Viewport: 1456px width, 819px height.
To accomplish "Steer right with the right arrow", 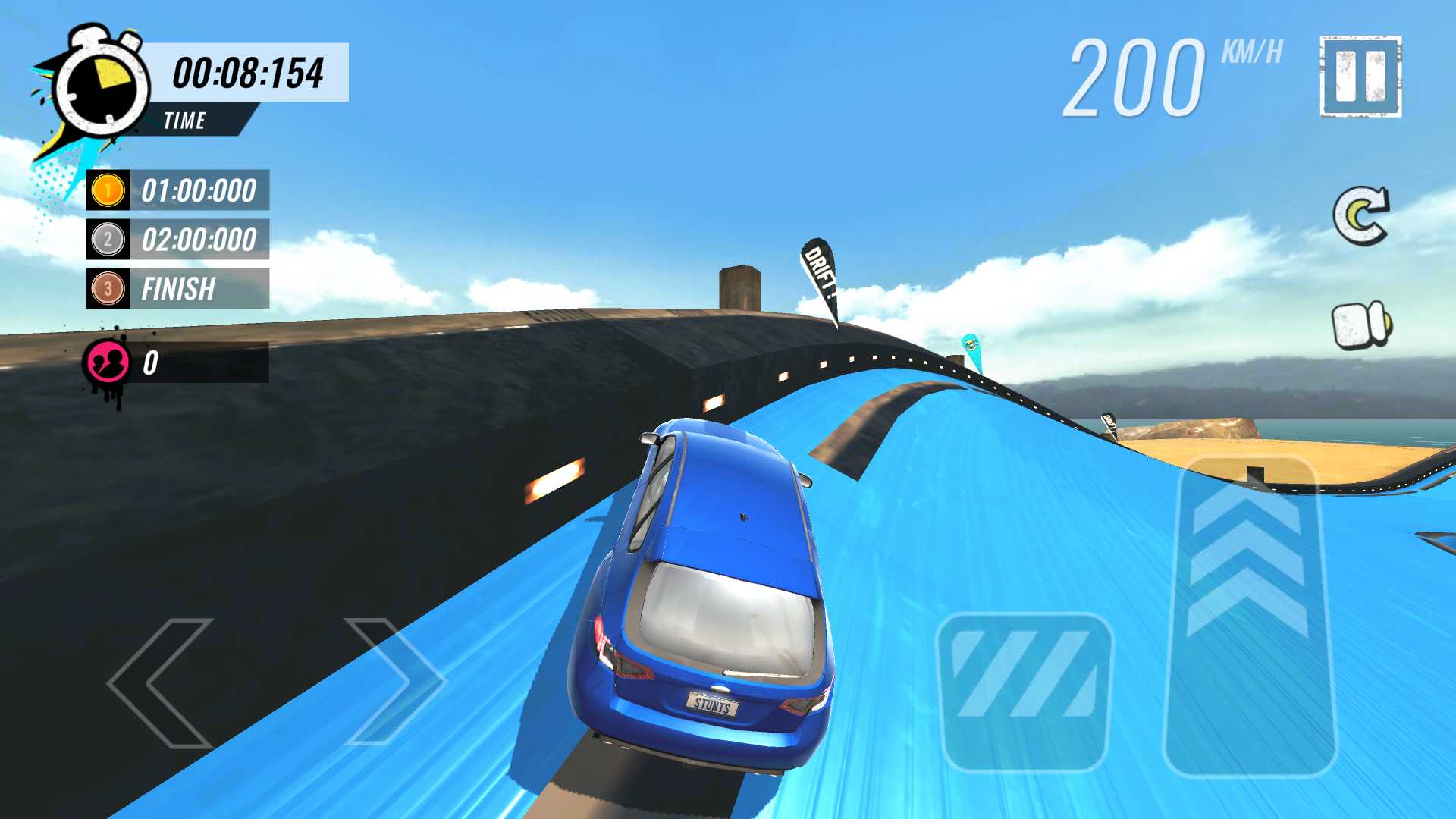I will click(393, 681).
